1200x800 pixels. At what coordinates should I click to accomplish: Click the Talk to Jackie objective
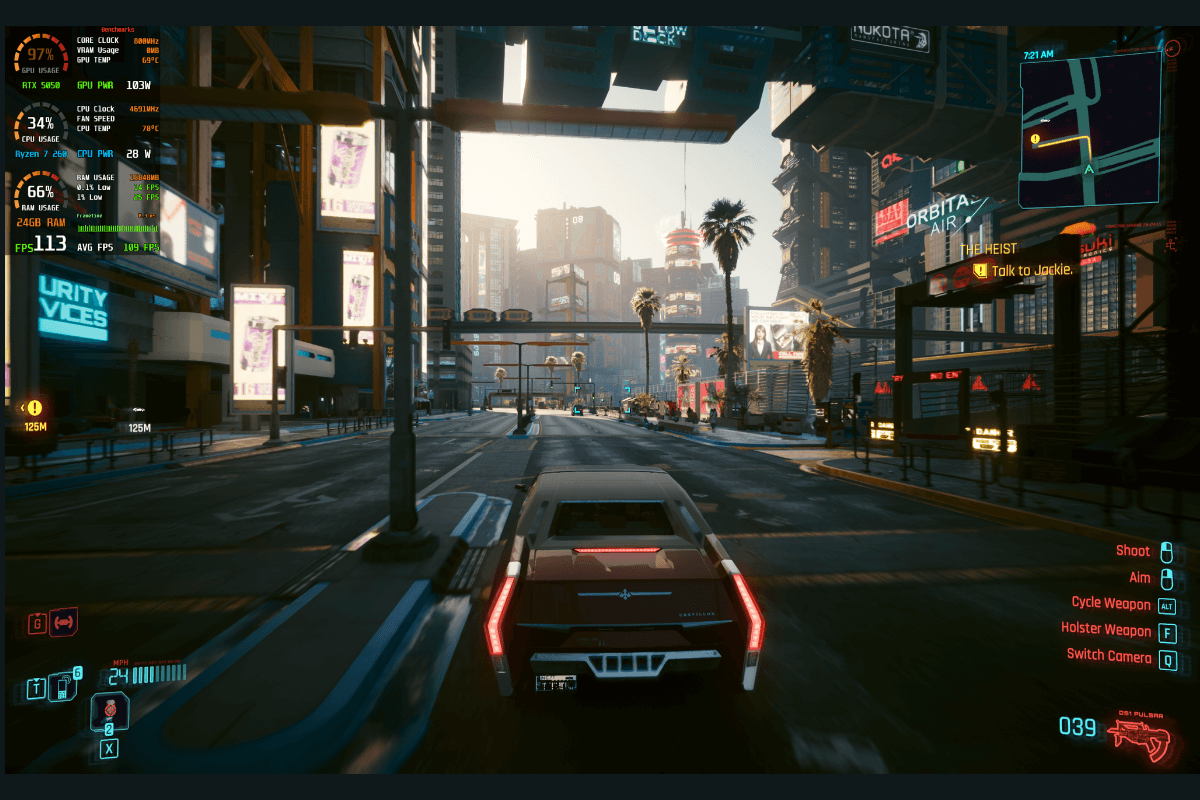(1031, 270)
